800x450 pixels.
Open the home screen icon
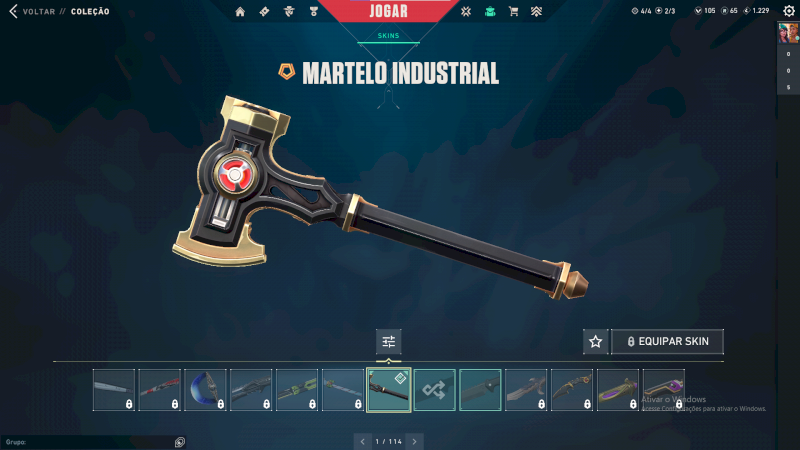pyautogui.click(x=240, y=12)
